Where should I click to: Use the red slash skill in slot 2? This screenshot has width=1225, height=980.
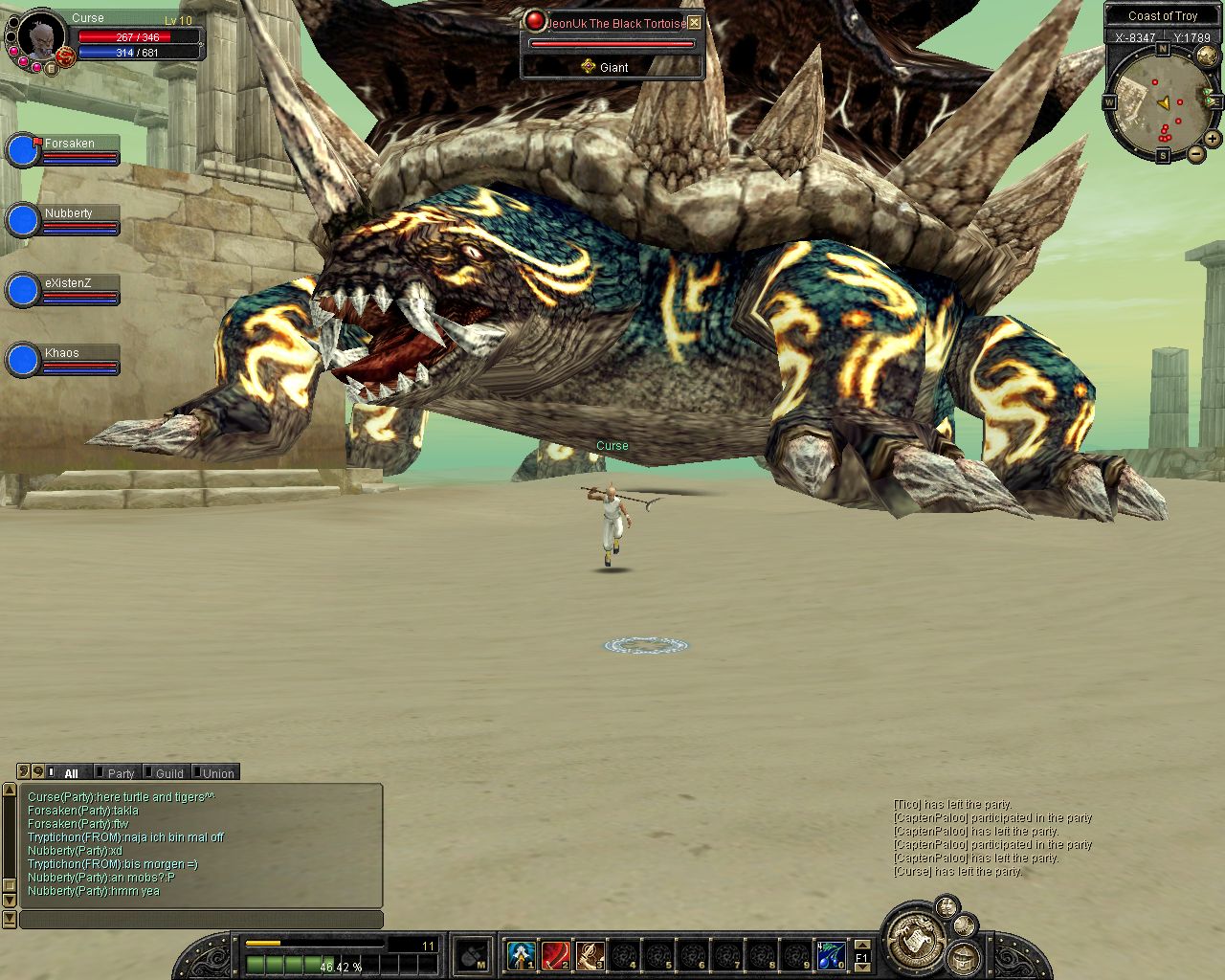tap(555, 954)
